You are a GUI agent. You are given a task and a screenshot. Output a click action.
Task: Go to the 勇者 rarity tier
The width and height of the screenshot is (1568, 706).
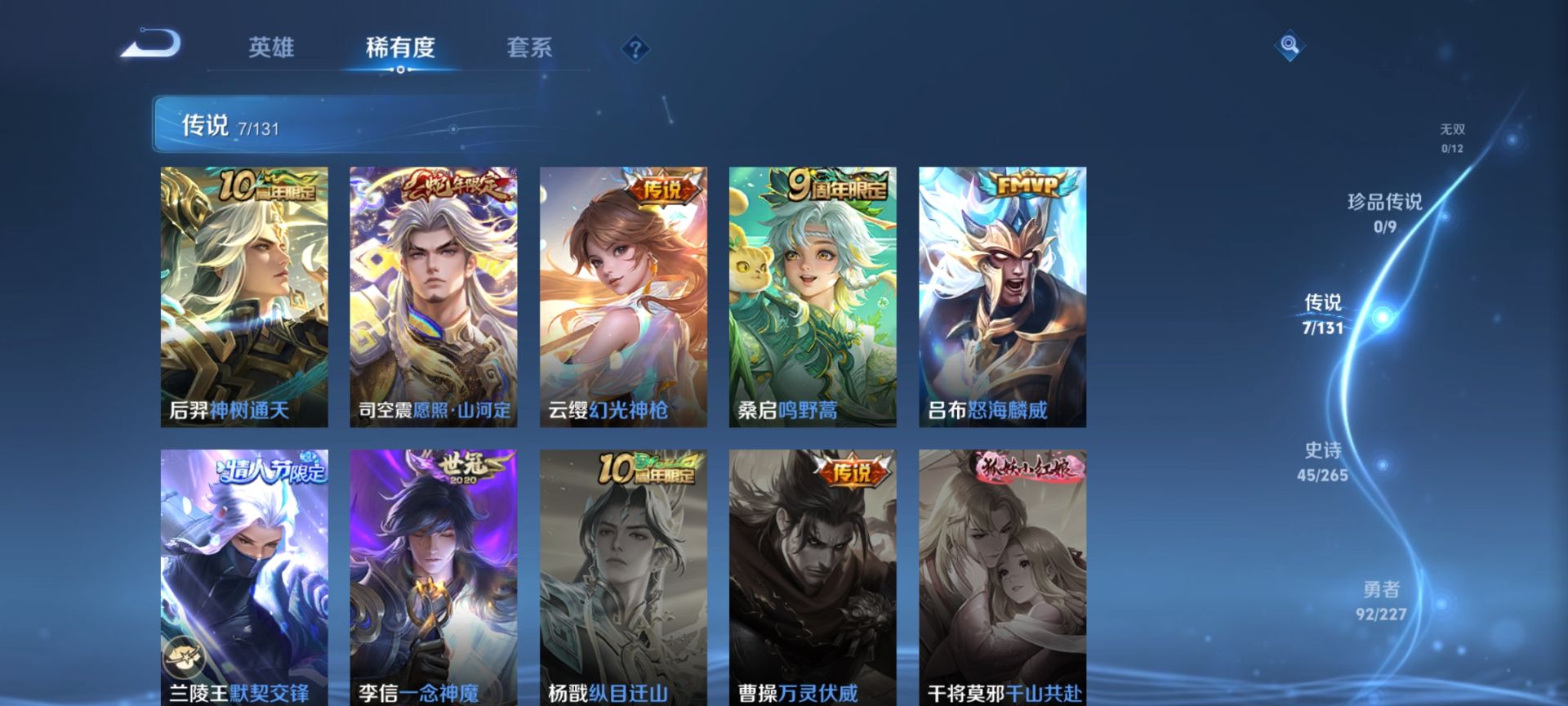click(x=1381, y=601)
